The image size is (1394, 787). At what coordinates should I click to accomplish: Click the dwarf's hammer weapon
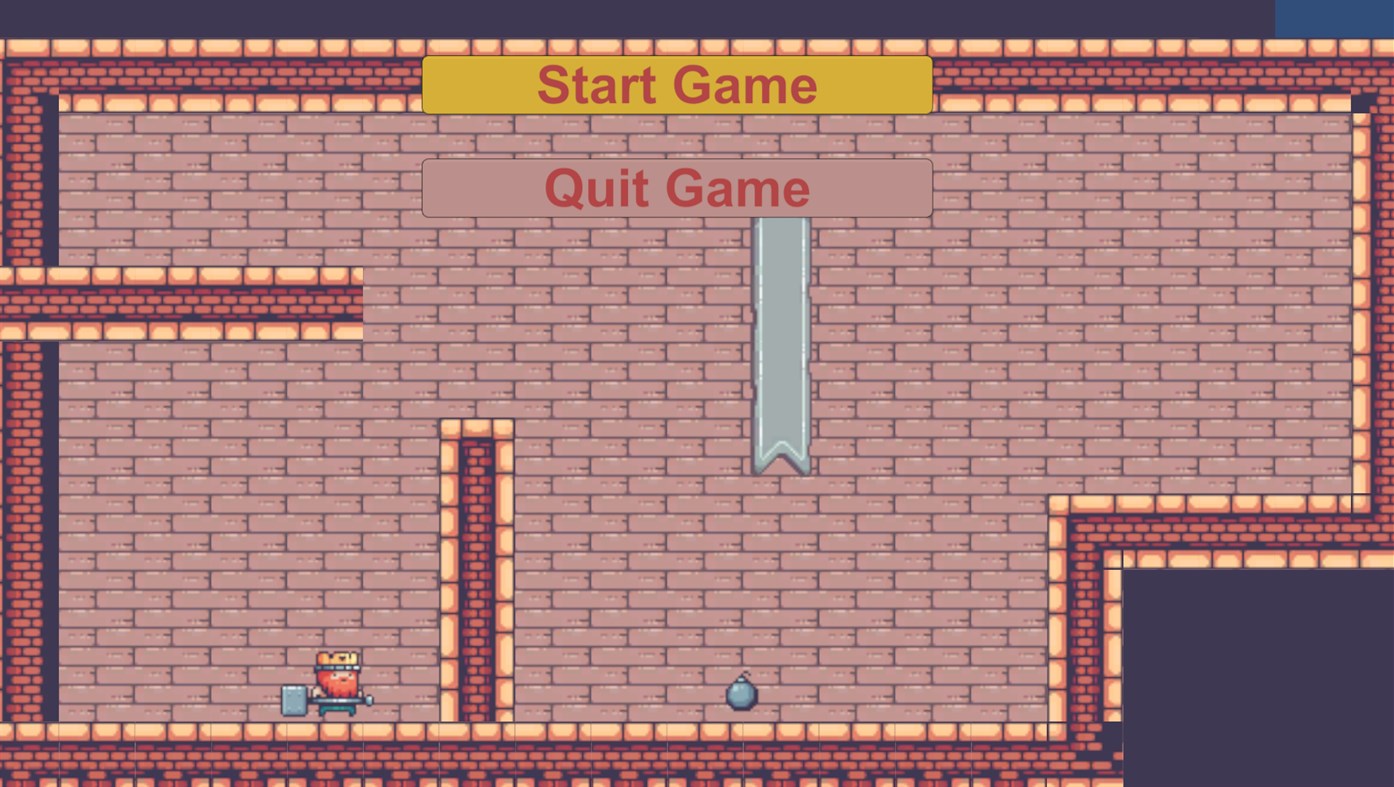point(293,698)
